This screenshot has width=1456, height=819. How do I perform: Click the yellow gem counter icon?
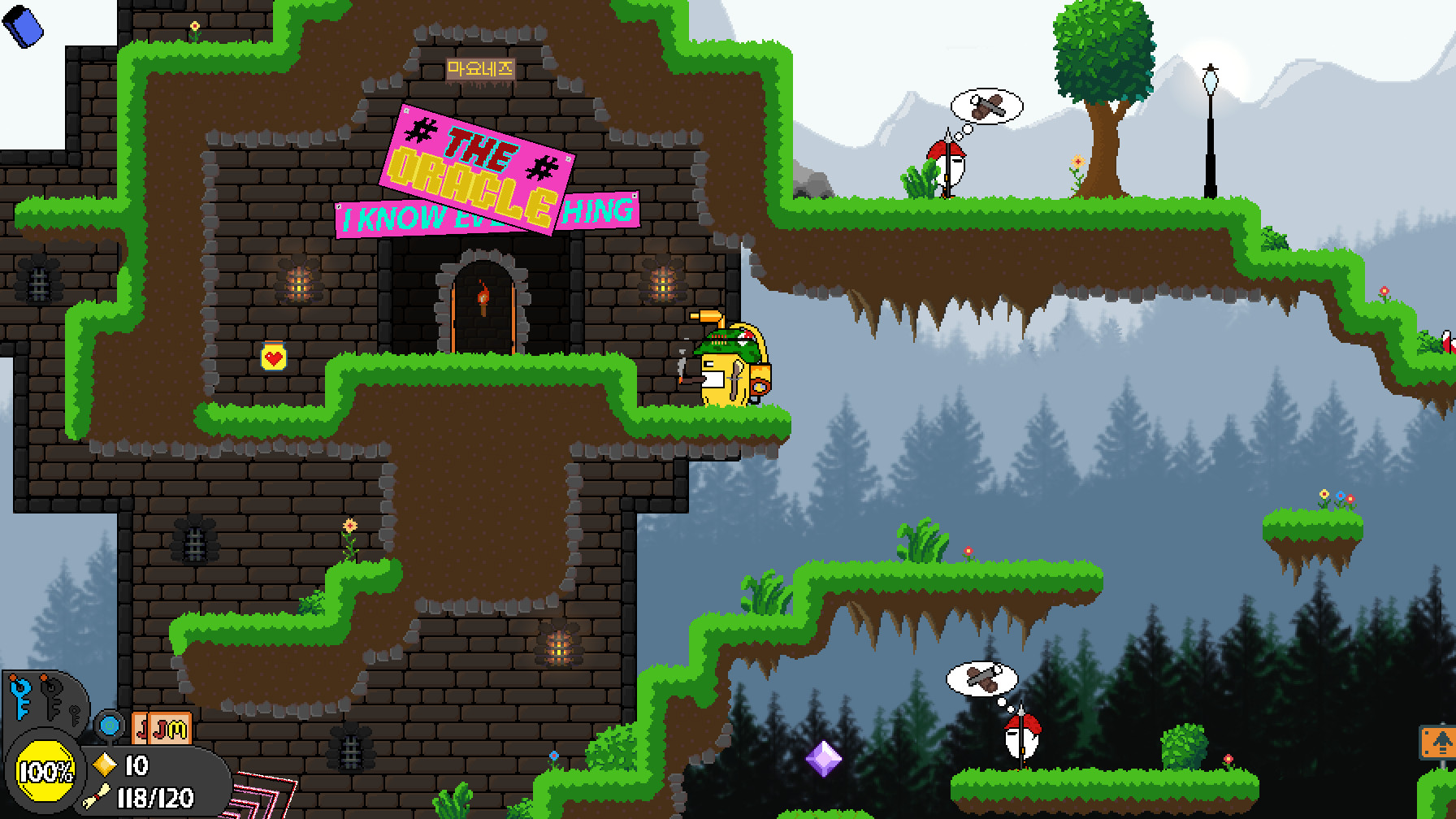[x=104, y=765]
